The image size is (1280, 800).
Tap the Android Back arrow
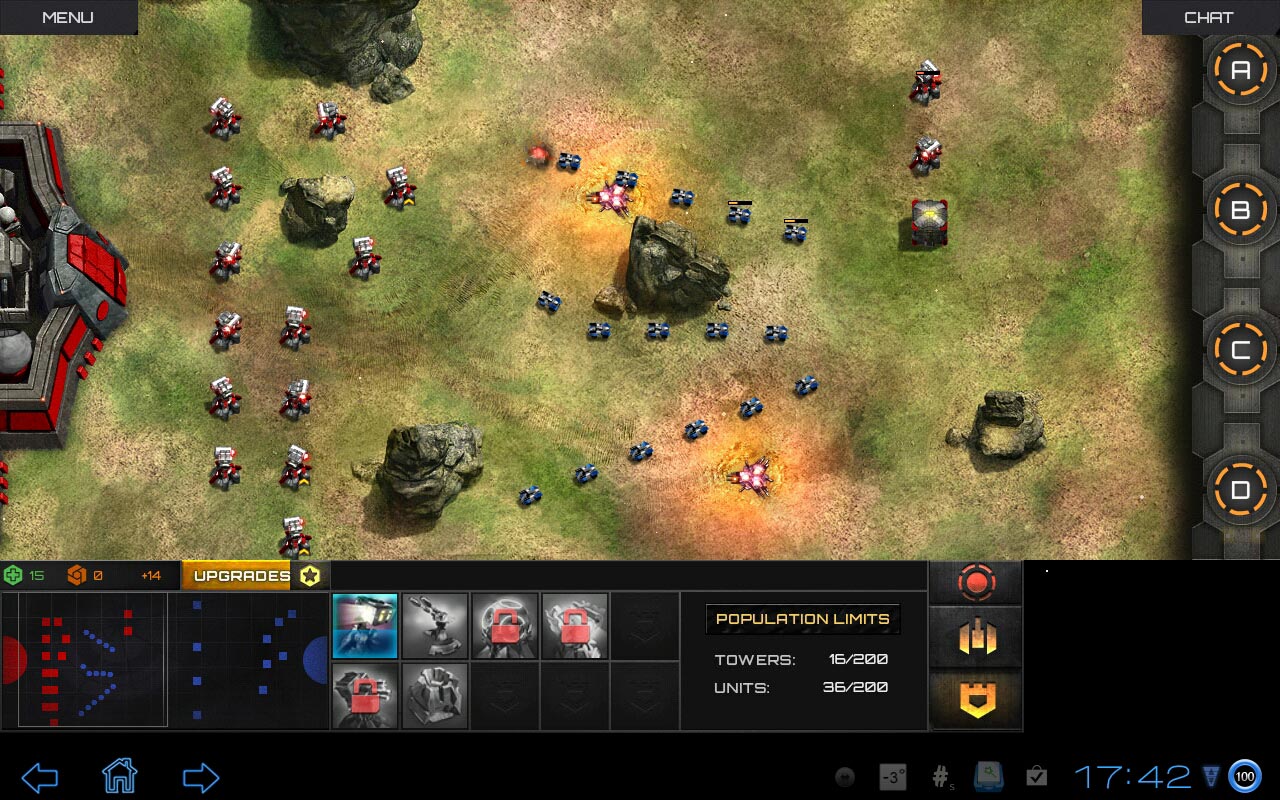pos(40,777)
